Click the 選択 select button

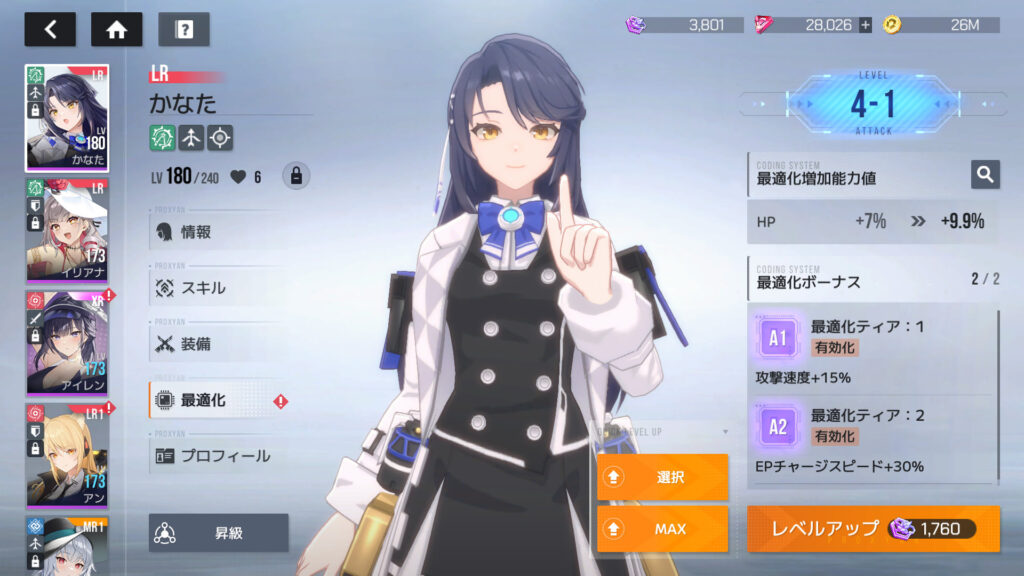[662, 477]
